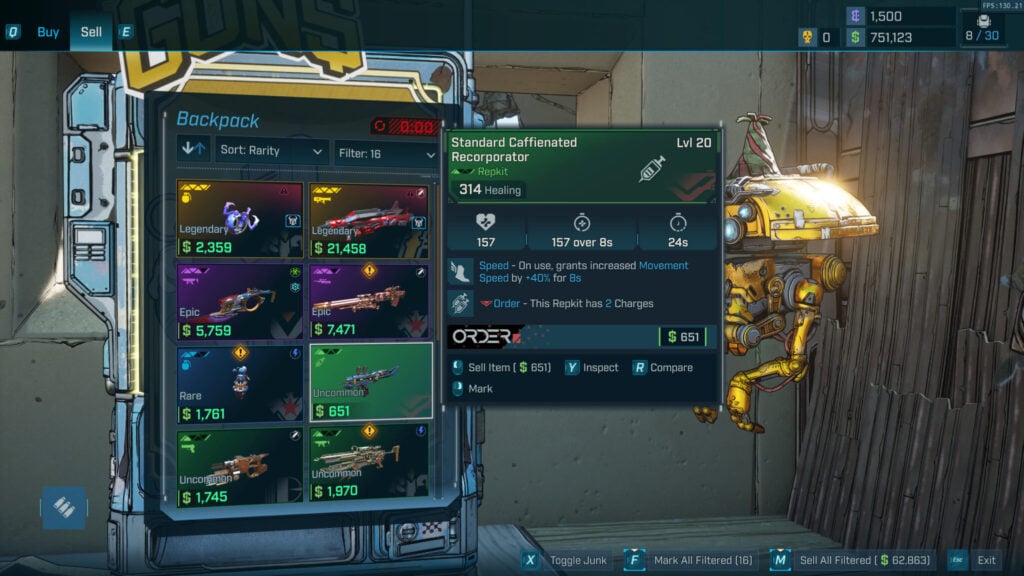Open the Filter: 16 dropdown
Screen dimensions: 1024x576
[x=386, y=154]
